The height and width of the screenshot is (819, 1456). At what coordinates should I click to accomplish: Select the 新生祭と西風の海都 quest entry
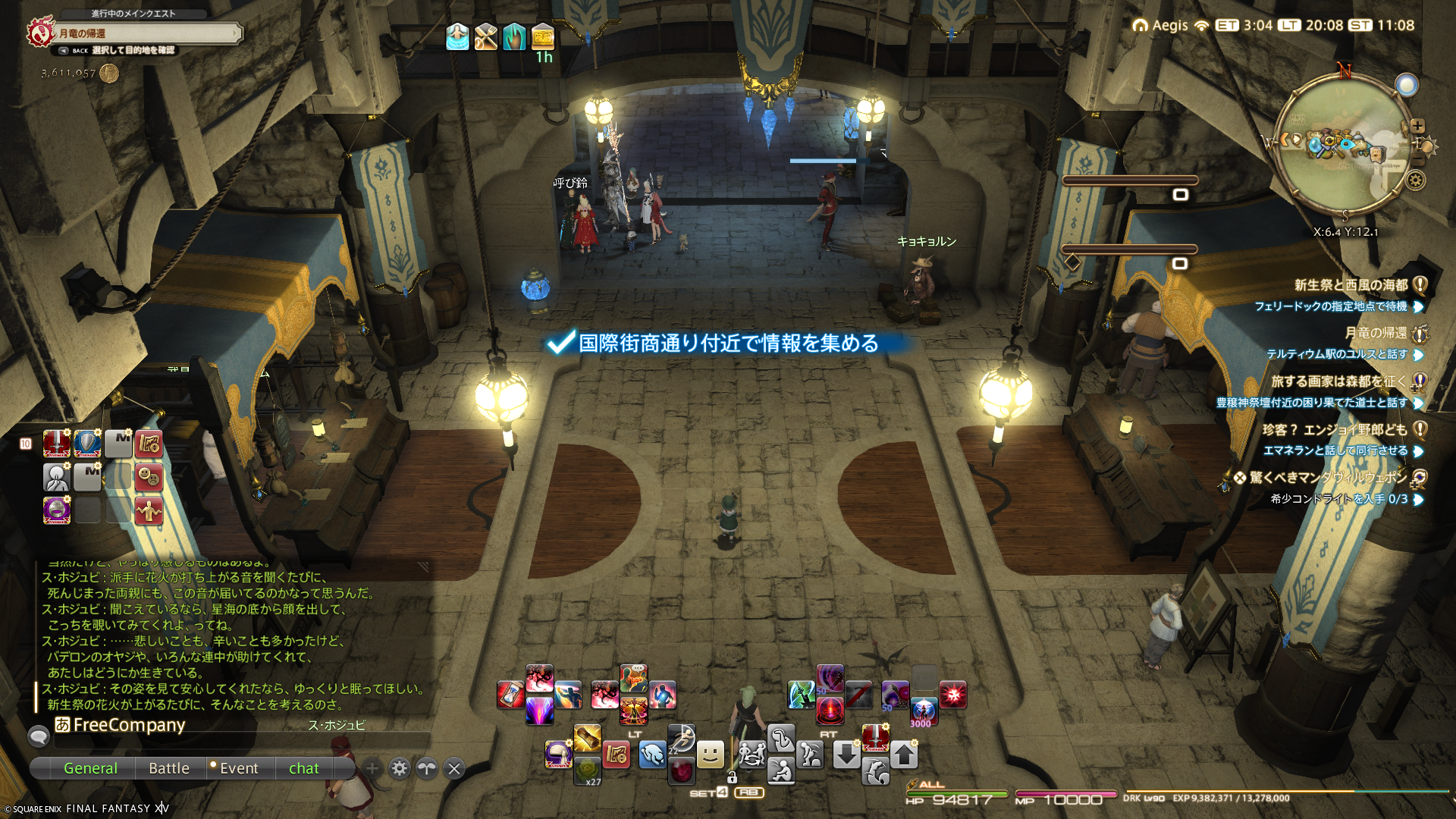(1351, 285)
